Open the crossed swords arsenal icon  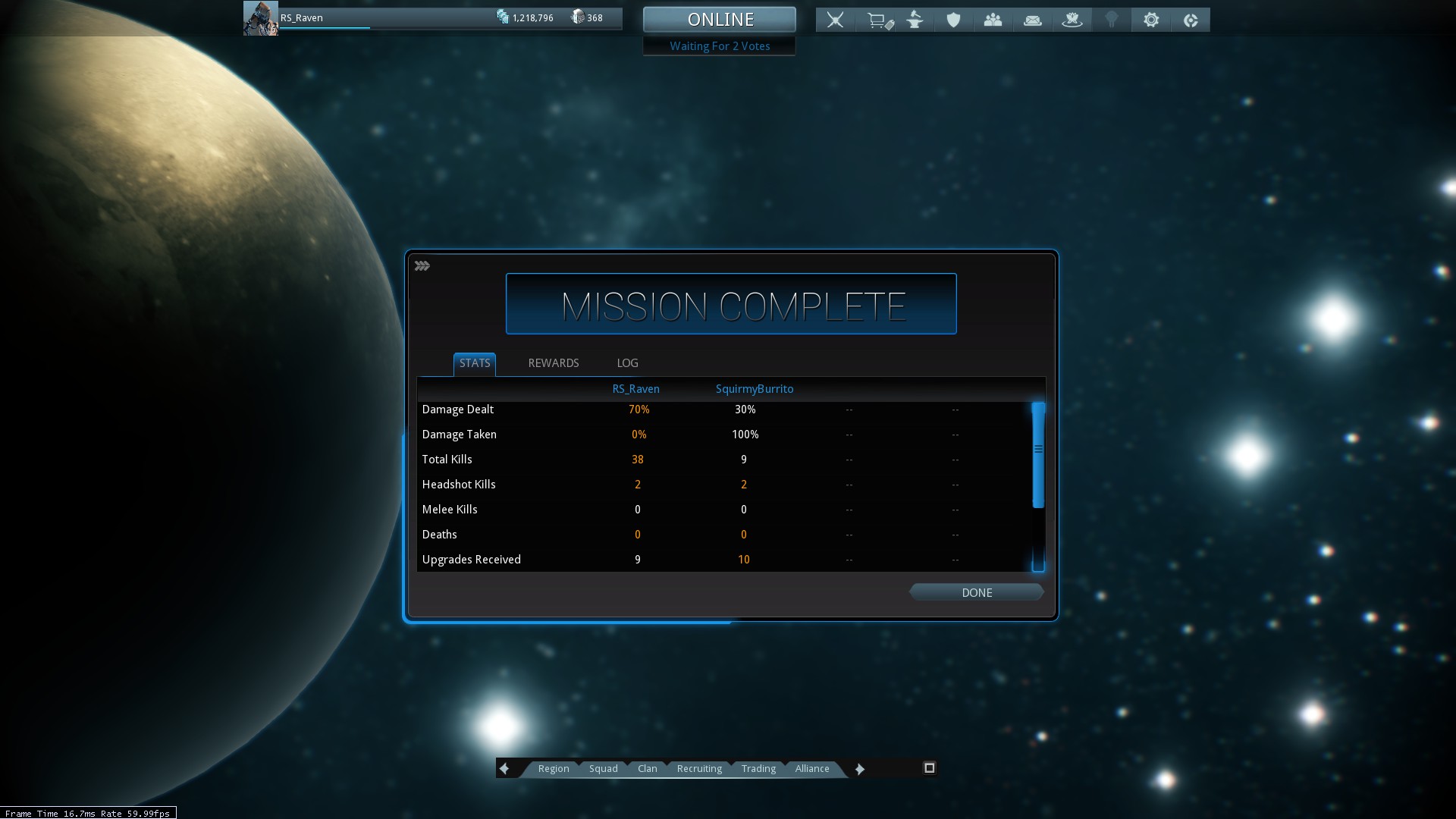835,20
